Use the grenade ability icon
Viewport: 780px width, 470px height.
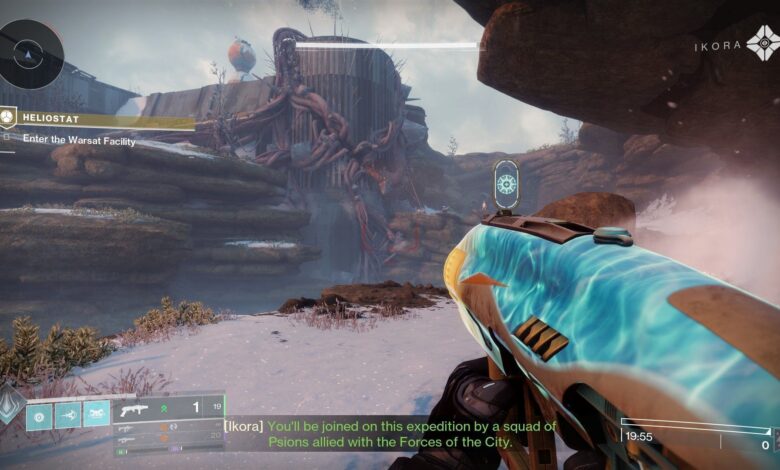(x=39, y=415)
